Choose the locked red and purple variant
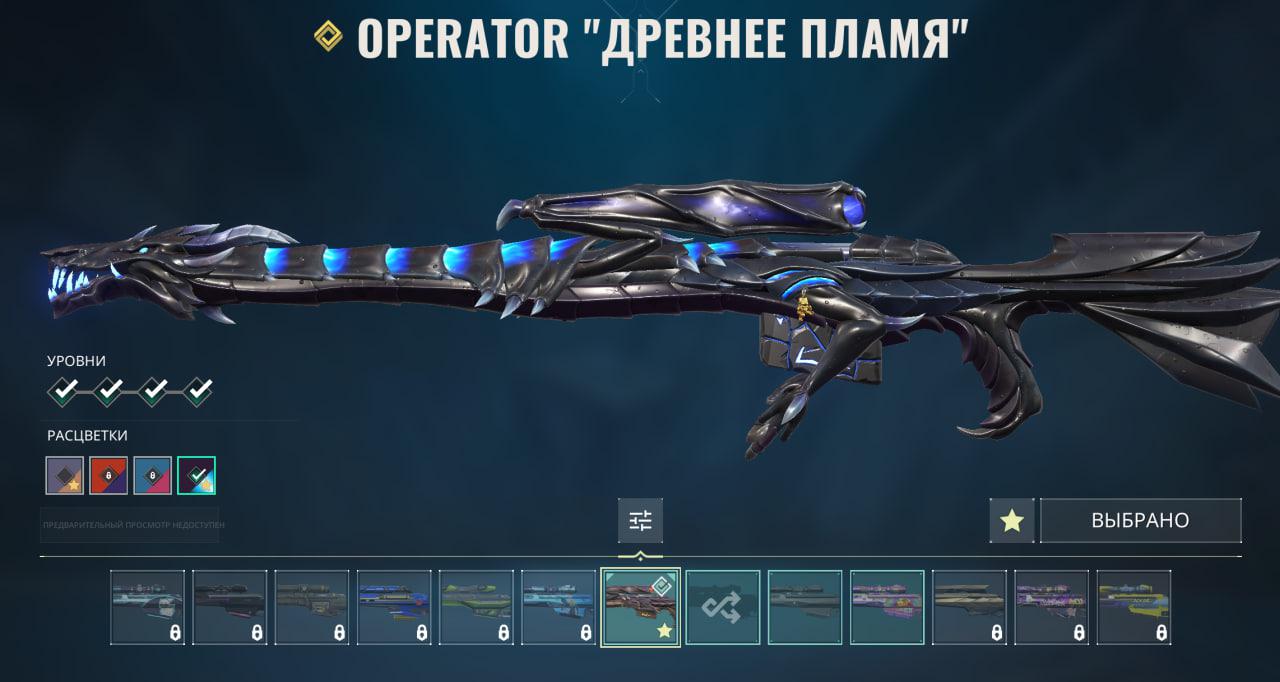 (x=109, y=475)
